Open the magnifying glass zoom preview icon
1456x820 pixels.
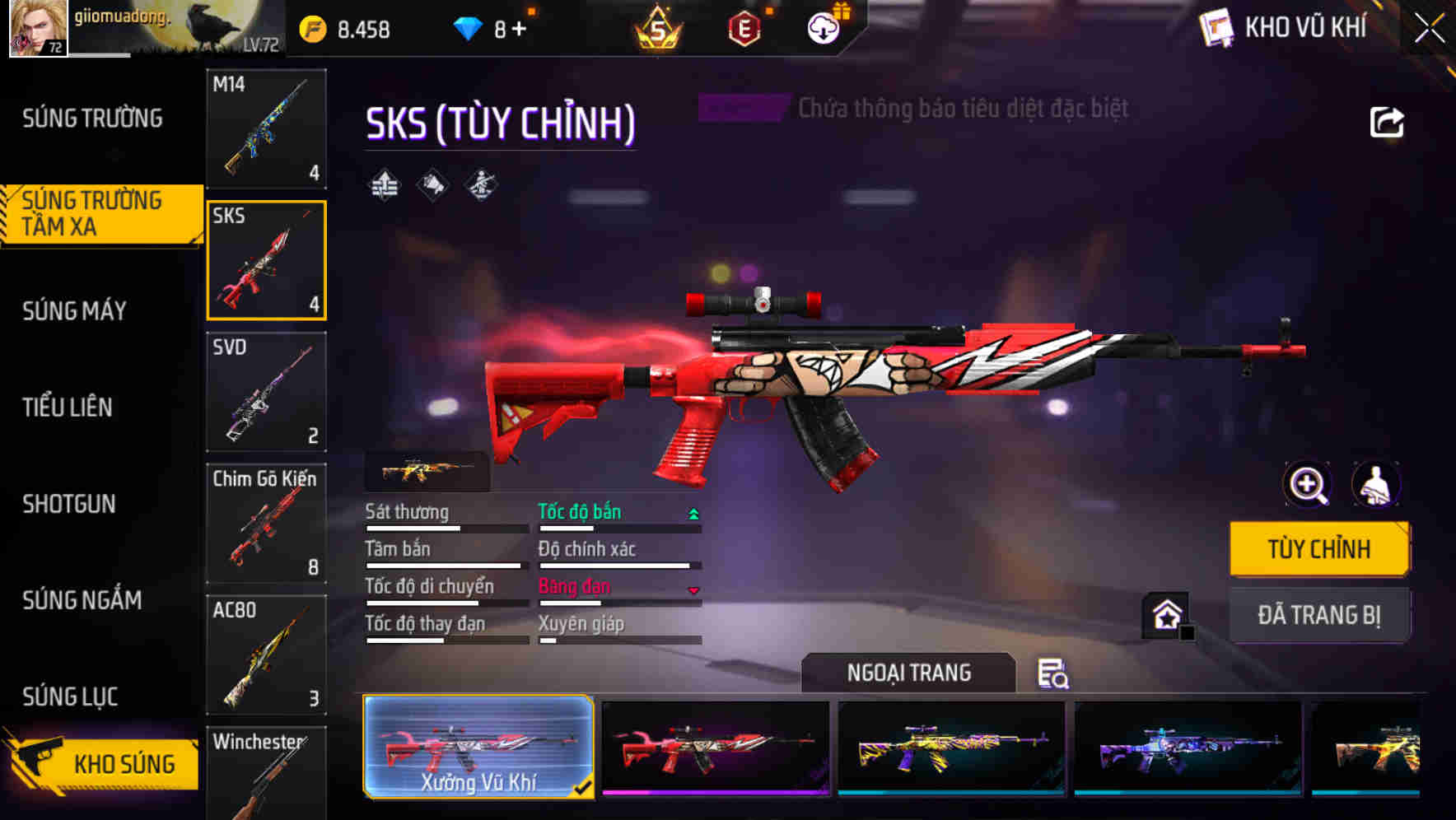coord(1306,485)
